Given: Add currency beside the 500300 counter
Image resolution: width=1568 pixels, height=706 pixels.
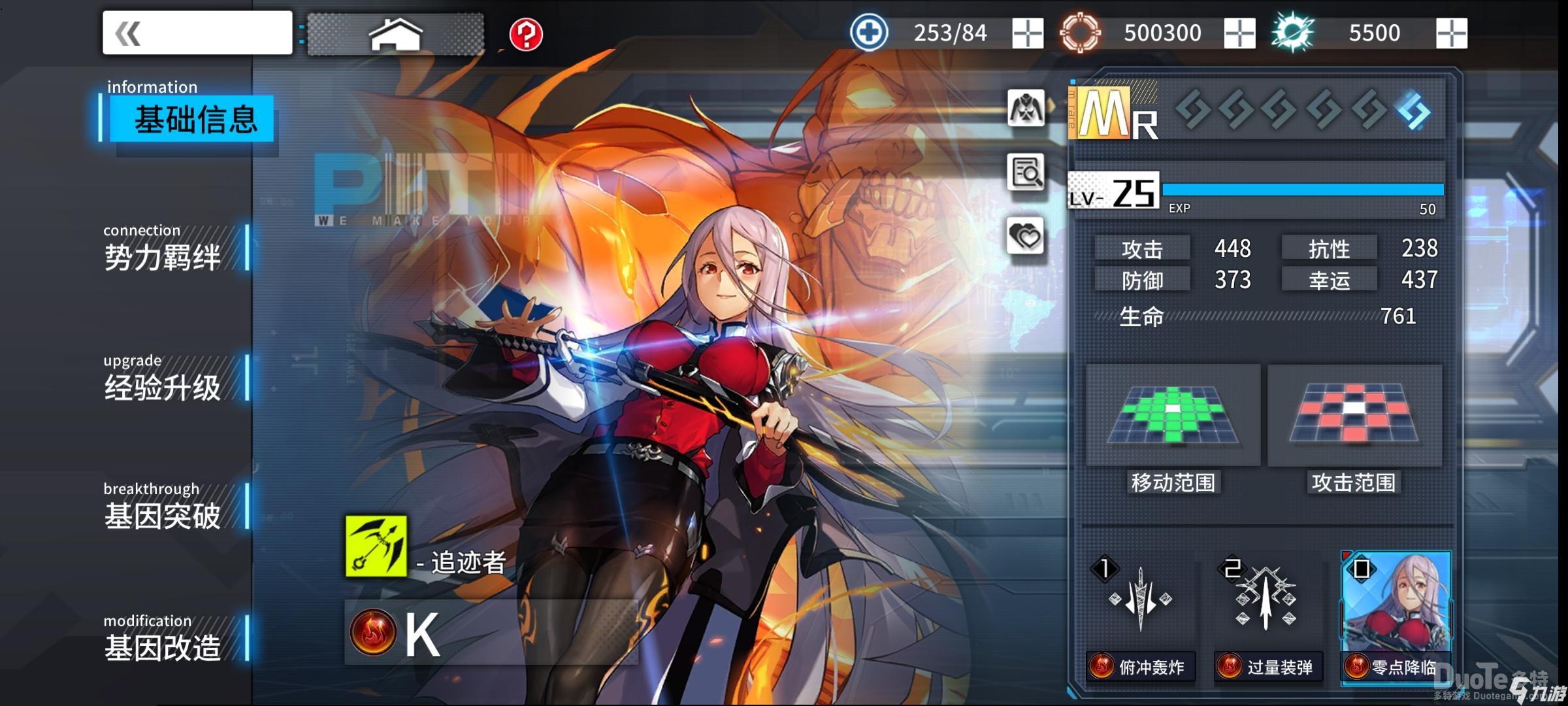Looking at the screenshot, I should 1239,33.
